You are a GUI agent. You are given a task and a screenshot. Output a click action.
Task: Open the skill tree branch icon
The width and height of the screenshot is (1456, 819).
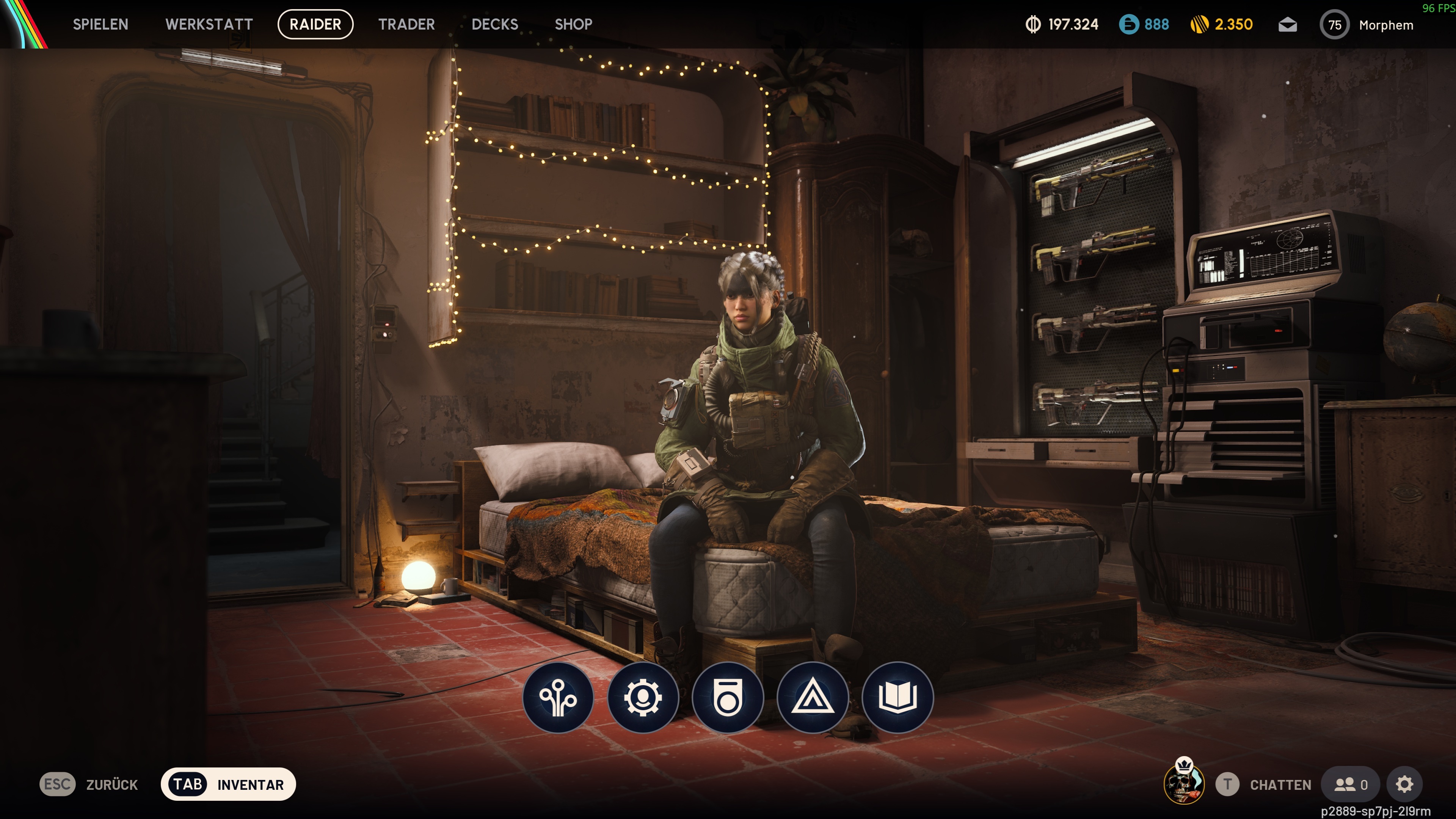pyautogui.click(x=558, y=698)
